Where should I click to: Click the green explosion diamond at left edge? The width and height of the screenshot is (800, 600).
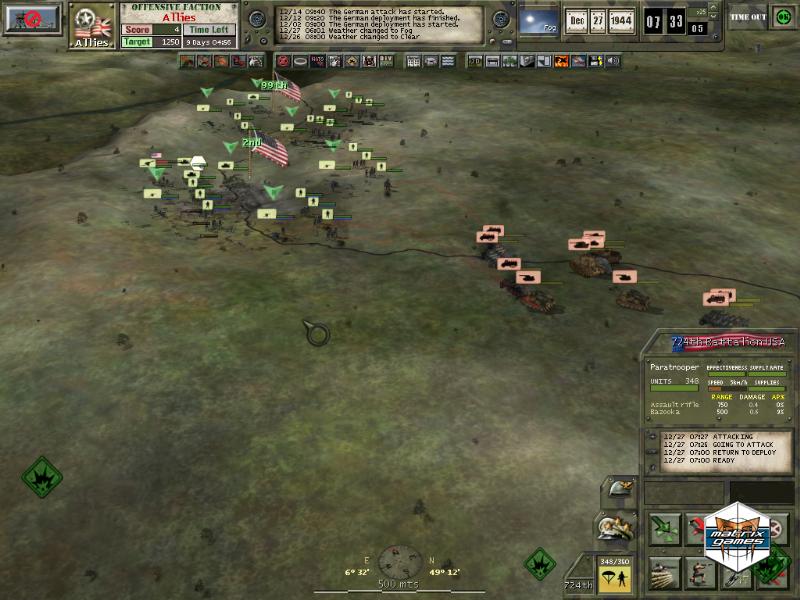[41, 477]
